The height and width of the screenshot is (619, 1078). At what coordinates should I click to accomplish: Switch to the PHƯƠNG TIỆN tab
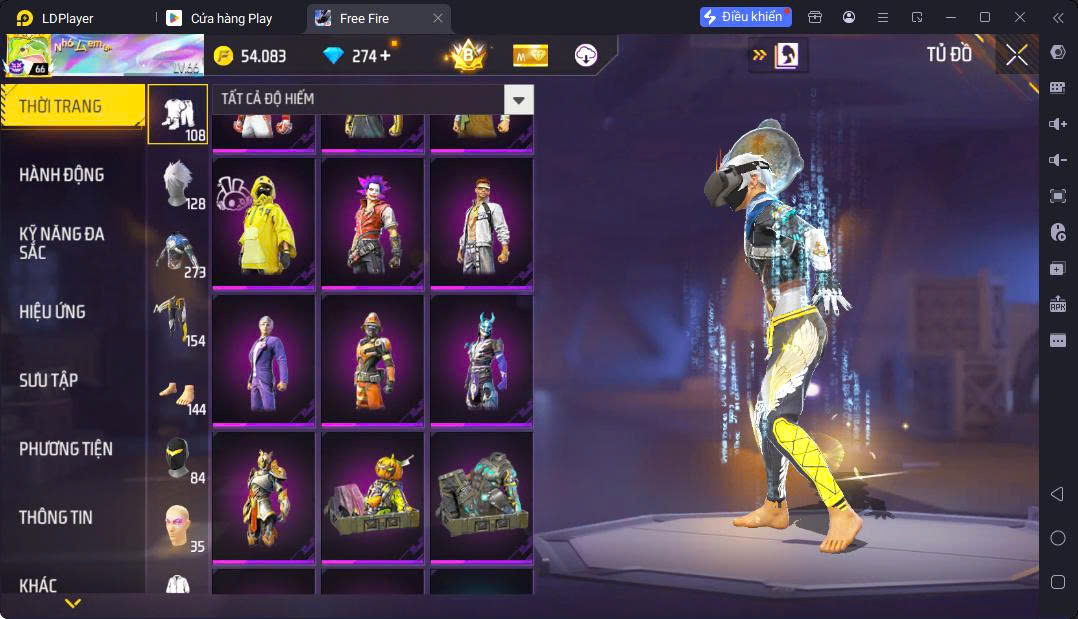[66, 449]
